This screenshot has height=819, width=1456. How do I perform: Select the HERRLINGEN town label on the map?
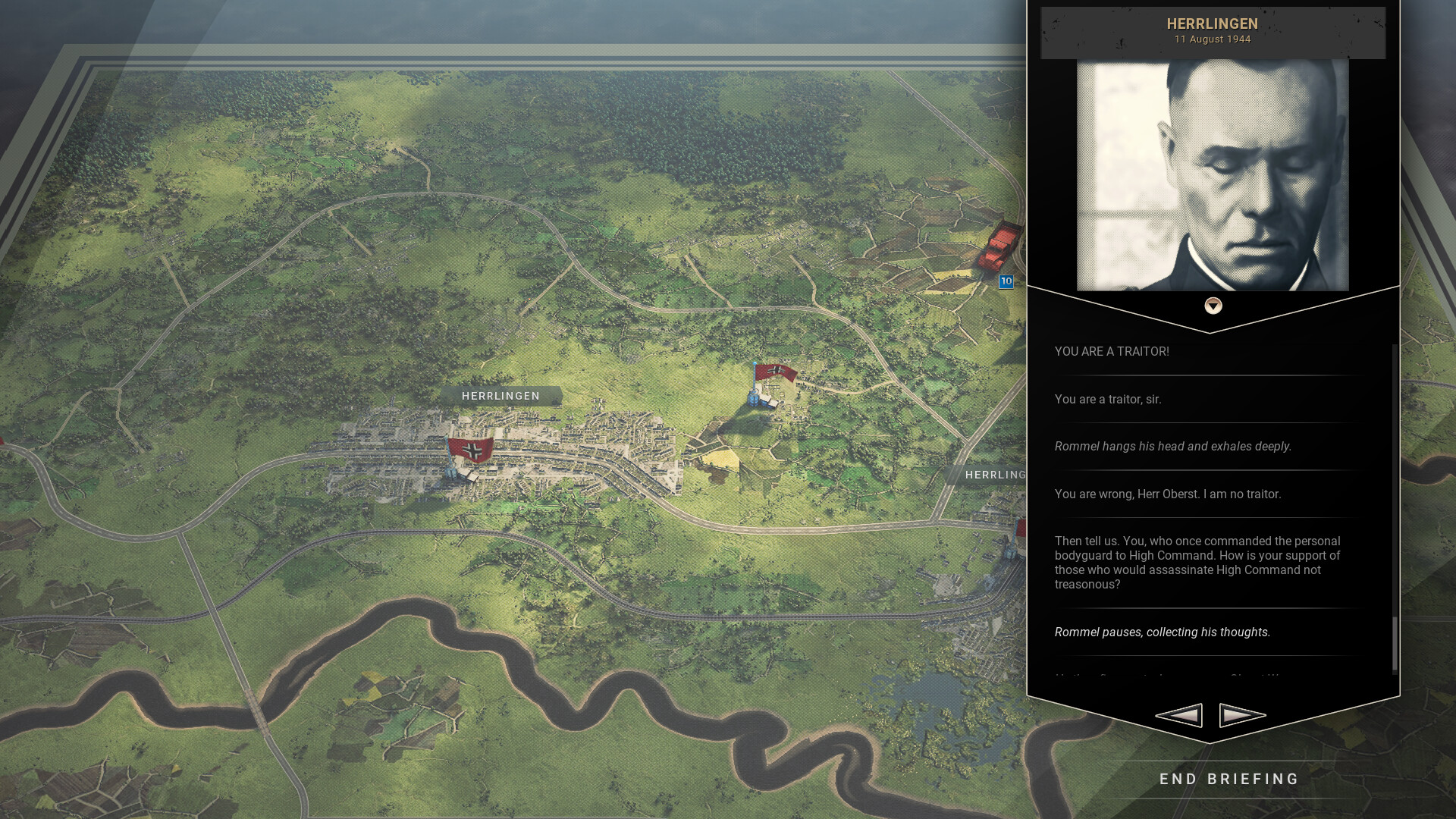500,396
